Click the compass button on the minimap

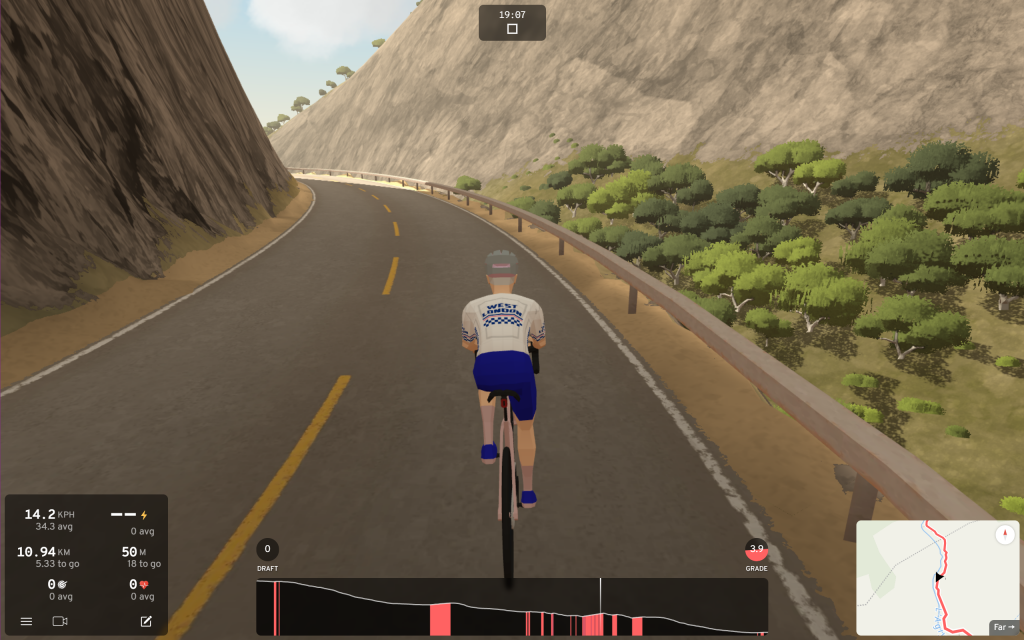1004,535
